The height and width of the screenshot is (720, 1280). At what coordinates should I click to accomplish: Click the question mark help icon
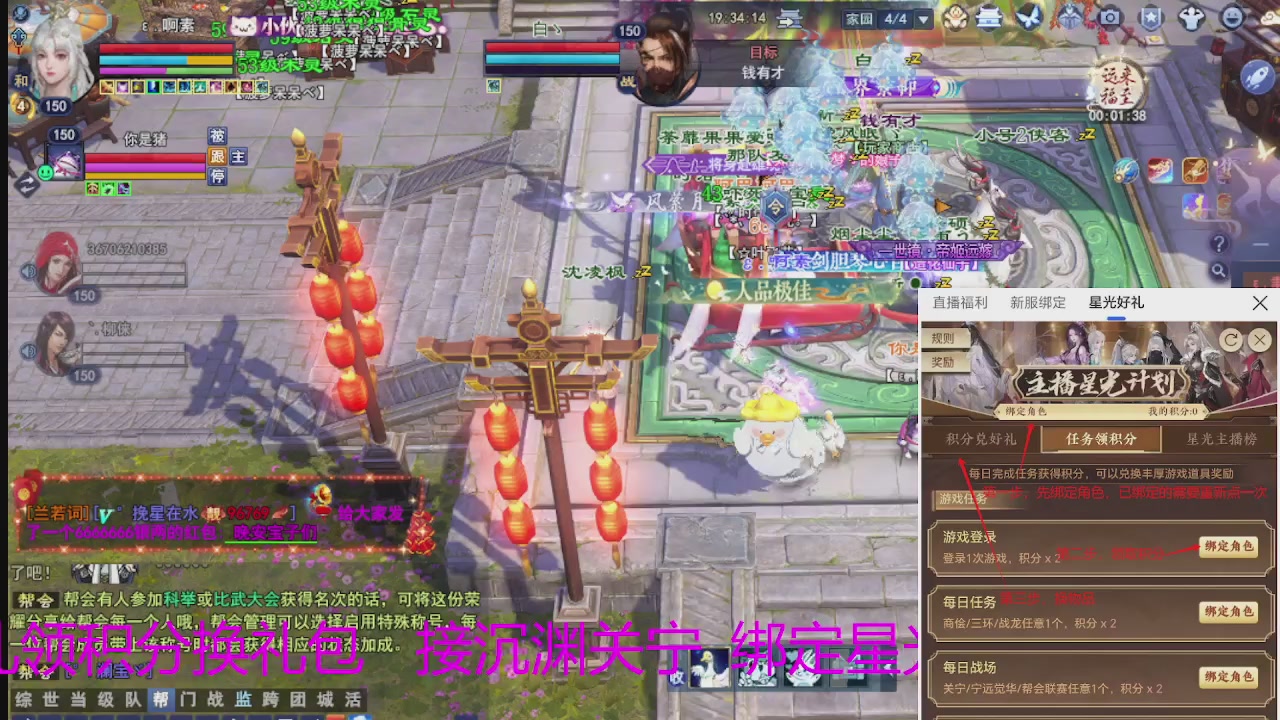pos(1220,243)
